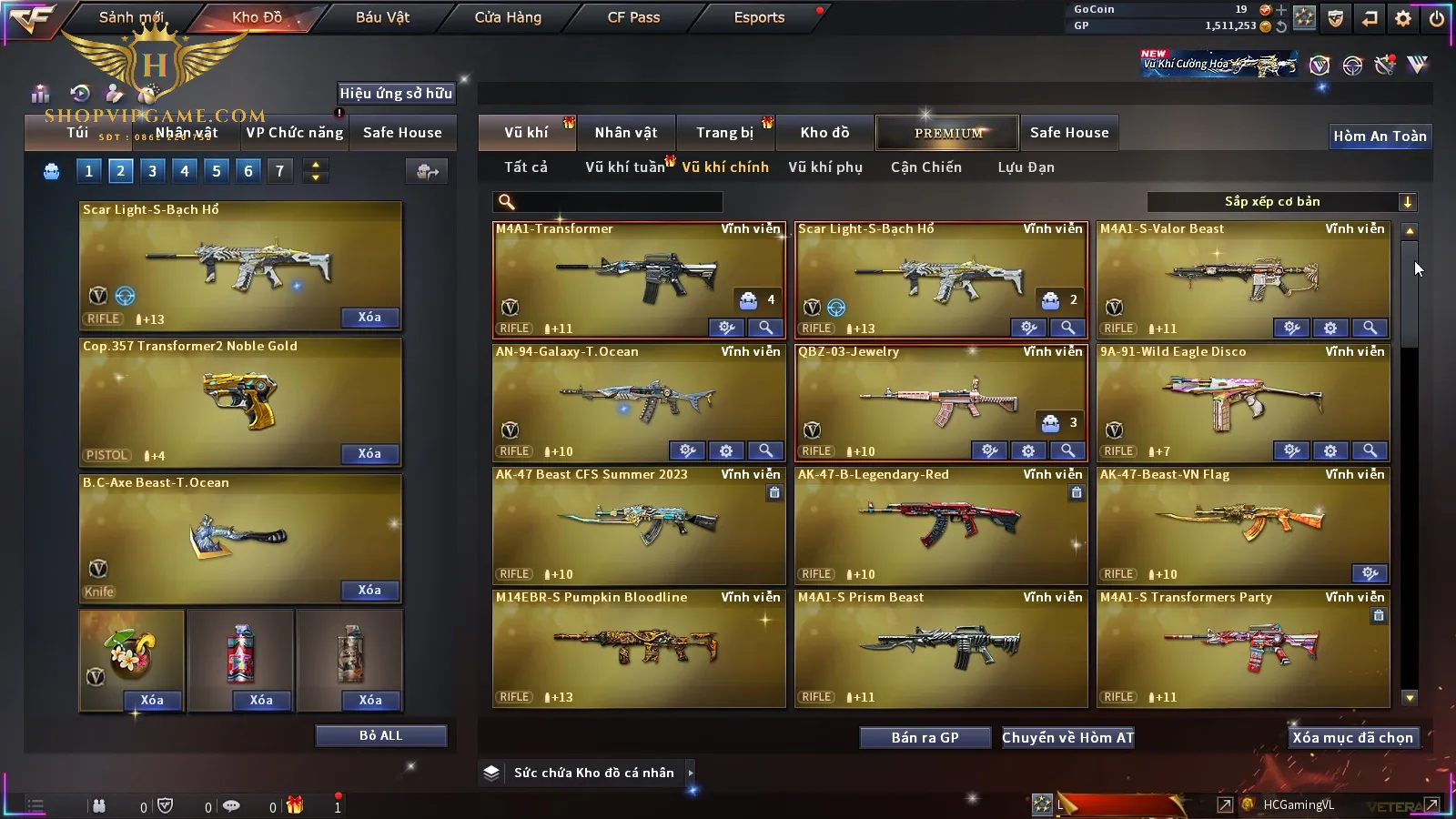Filter by Lựu Đạn category
The image size is (1456, 819).
1026,167
